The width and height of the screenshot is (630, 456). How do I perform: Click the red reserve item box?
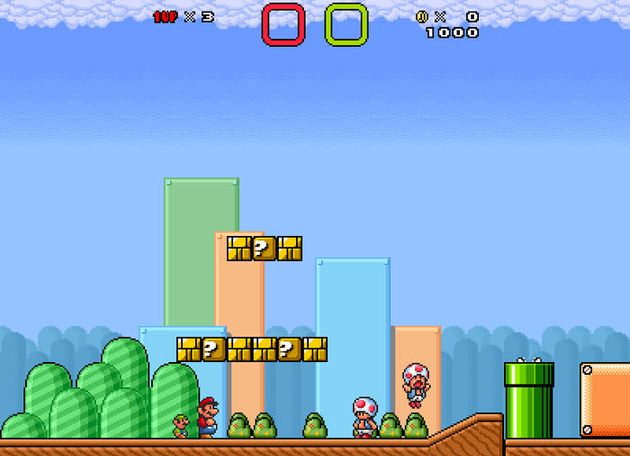pyautogui.click(x=283, y=25)
